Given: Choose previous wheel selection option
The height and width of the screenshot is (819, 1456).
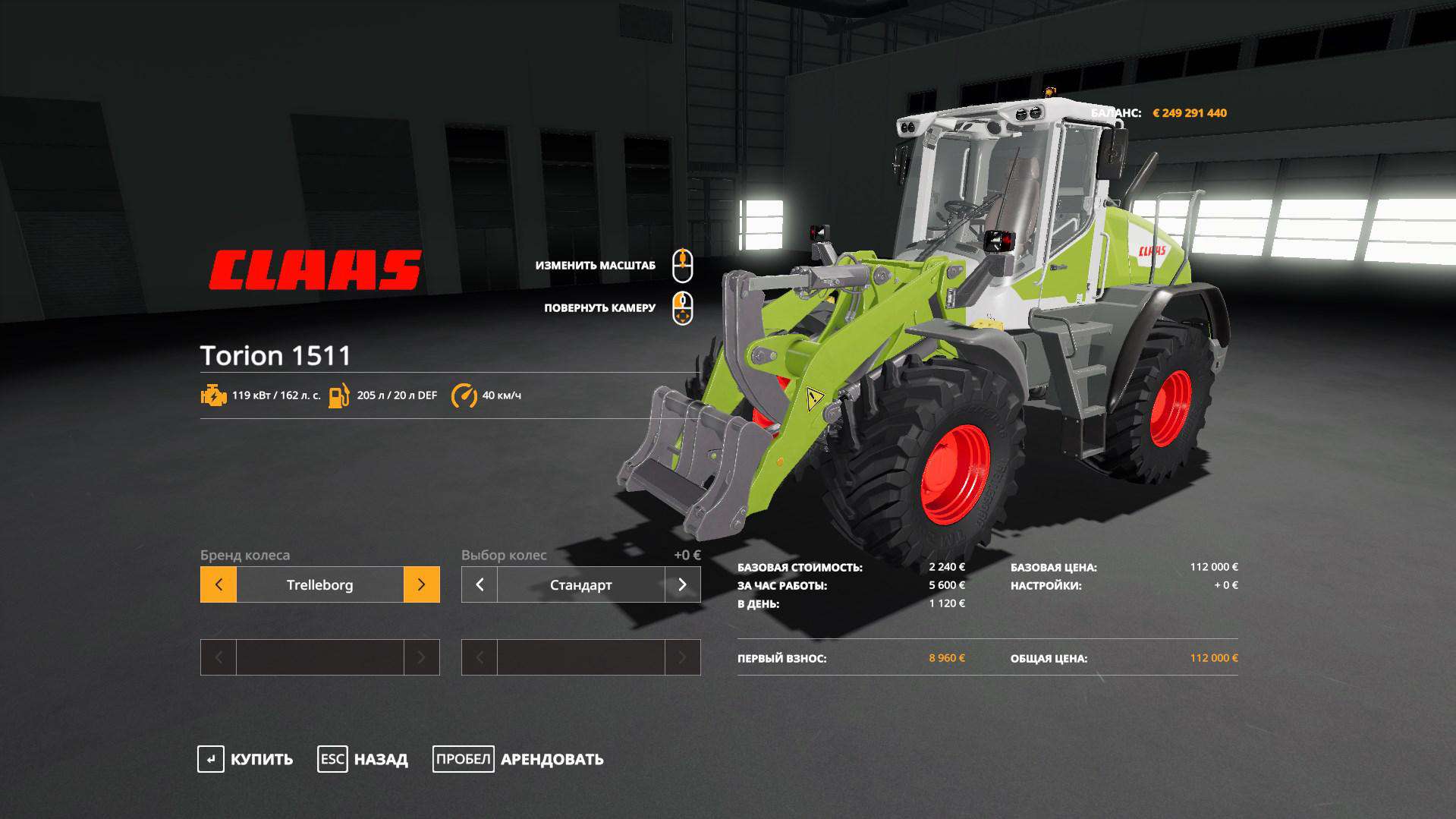Looking at the screenshot, I should (x=480, y=584).
